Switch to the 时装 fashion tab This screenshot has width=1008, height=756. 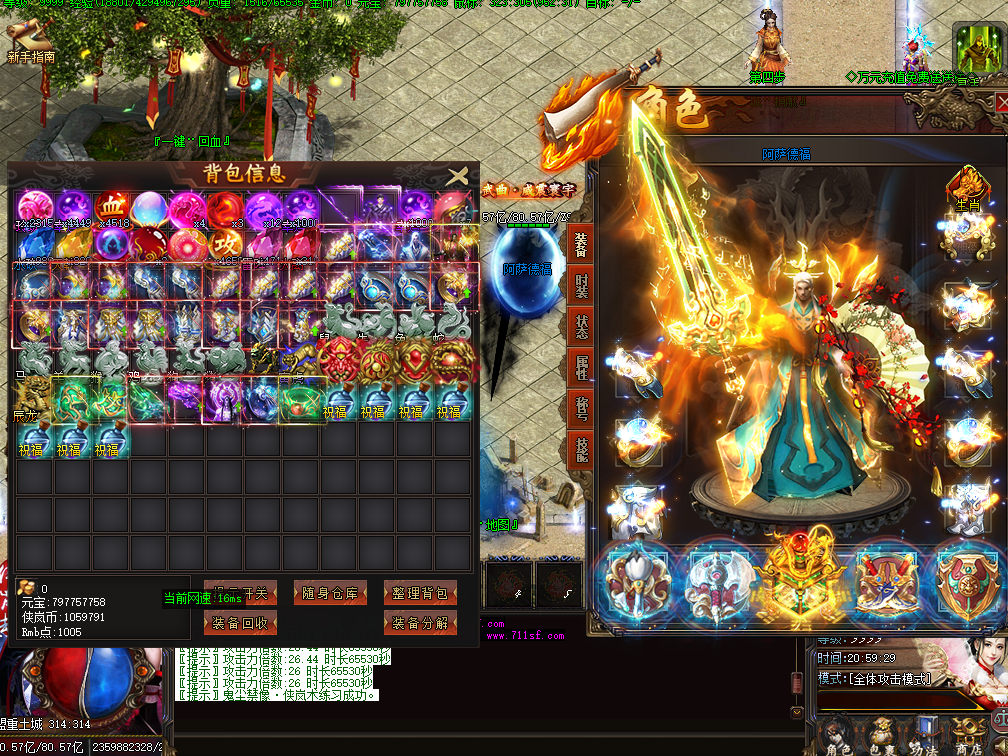click(582, 286)
